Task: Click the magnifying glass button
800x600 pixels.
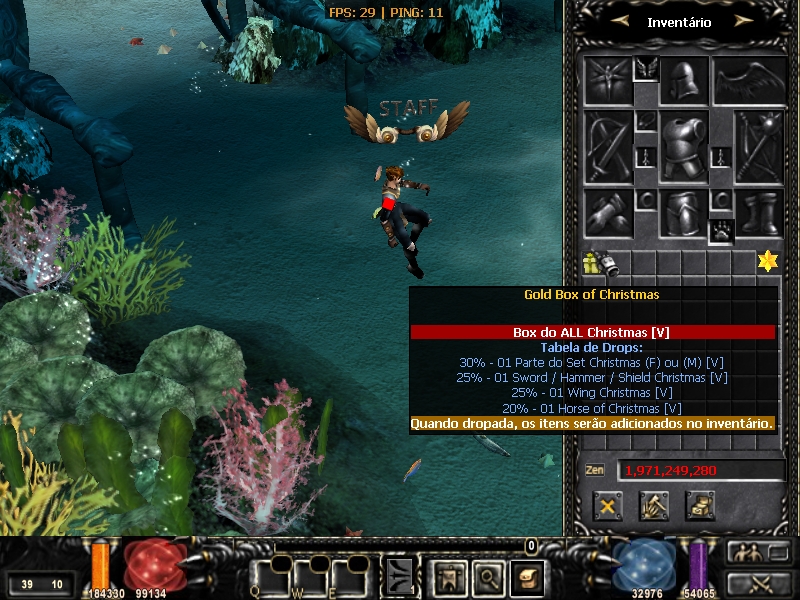Action: pyautogui.click(x=487, y=576)
